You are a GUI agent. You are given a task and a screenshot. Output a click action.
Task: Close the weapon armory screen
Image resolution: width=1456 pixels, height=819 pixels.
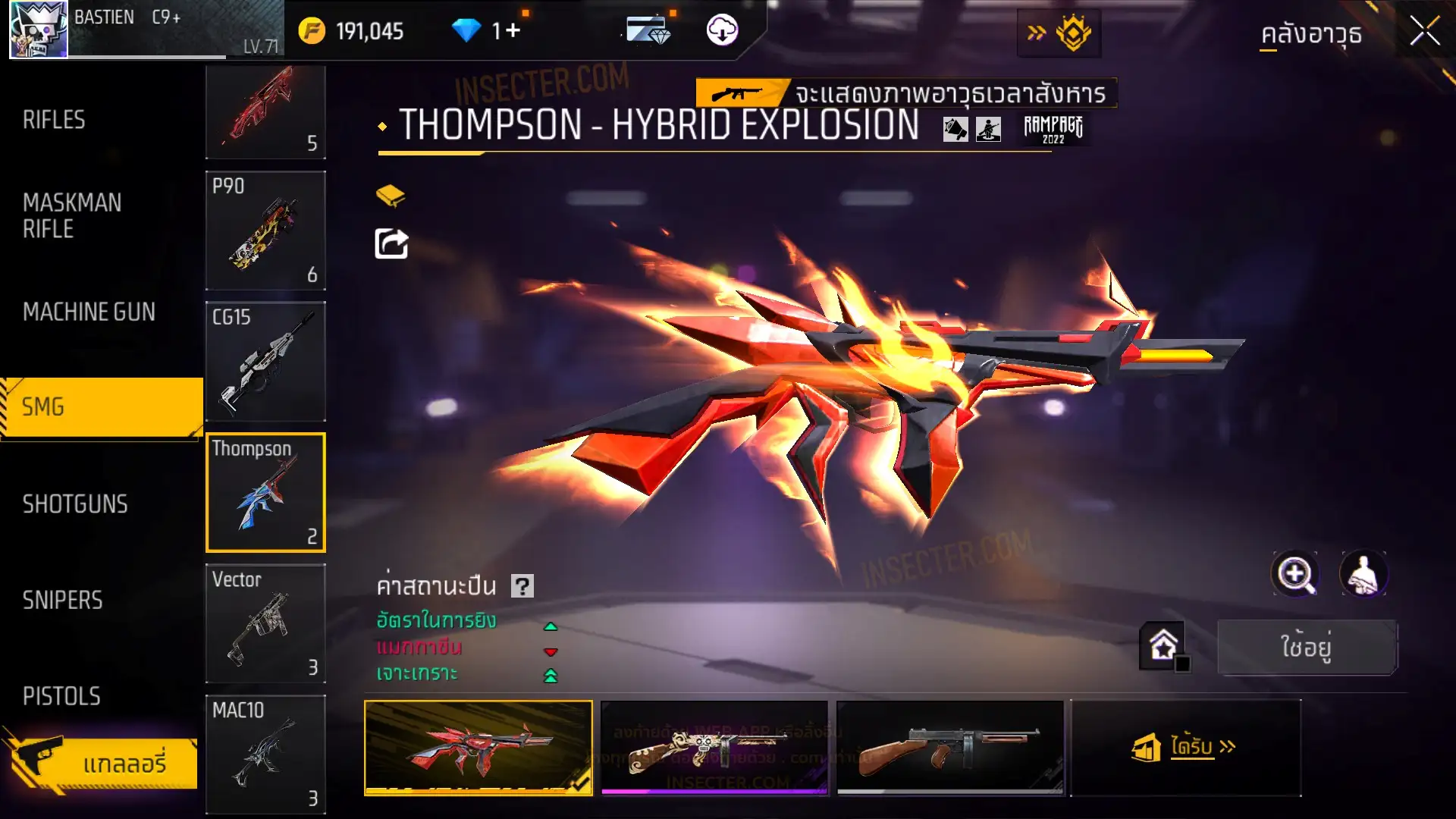1424,32
